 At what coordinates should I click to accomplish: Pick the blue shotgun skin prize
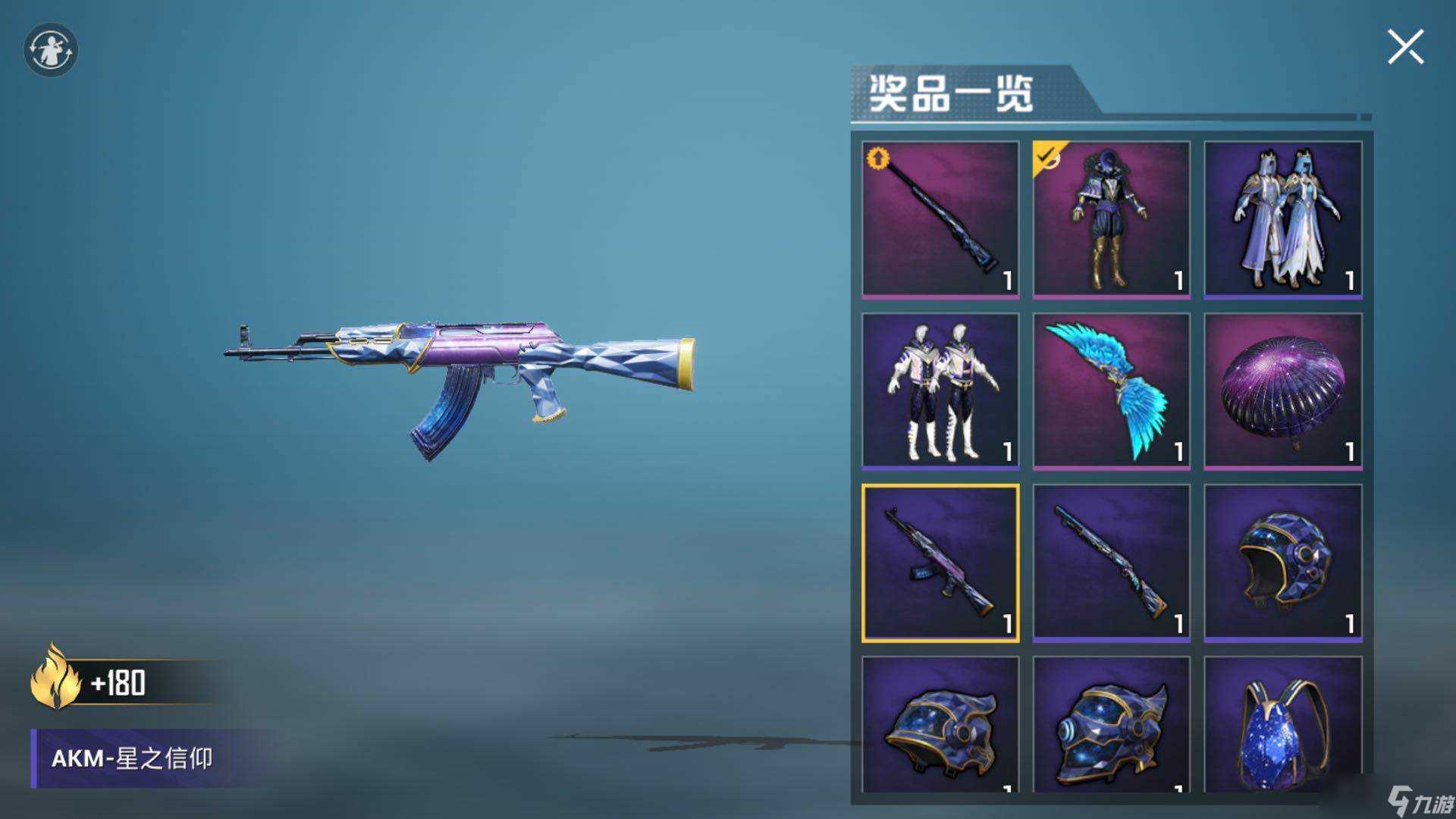pos(1111,563)
